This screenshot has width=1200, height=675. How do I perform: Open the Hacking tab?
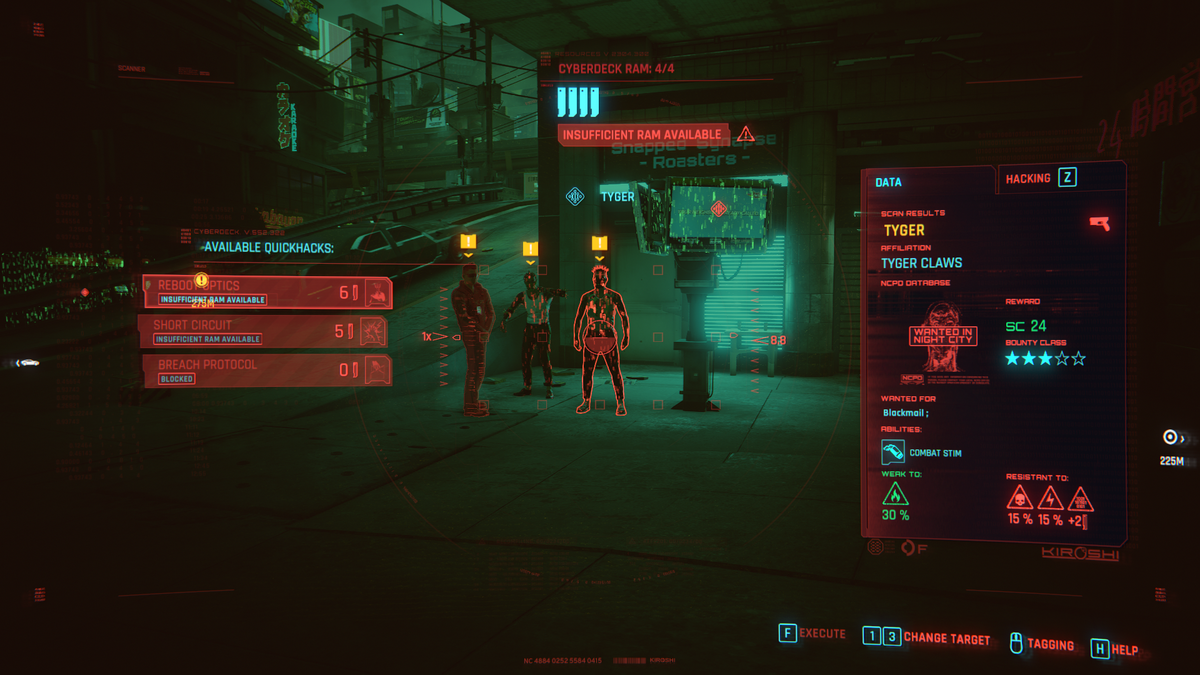tap(1040, 178)
